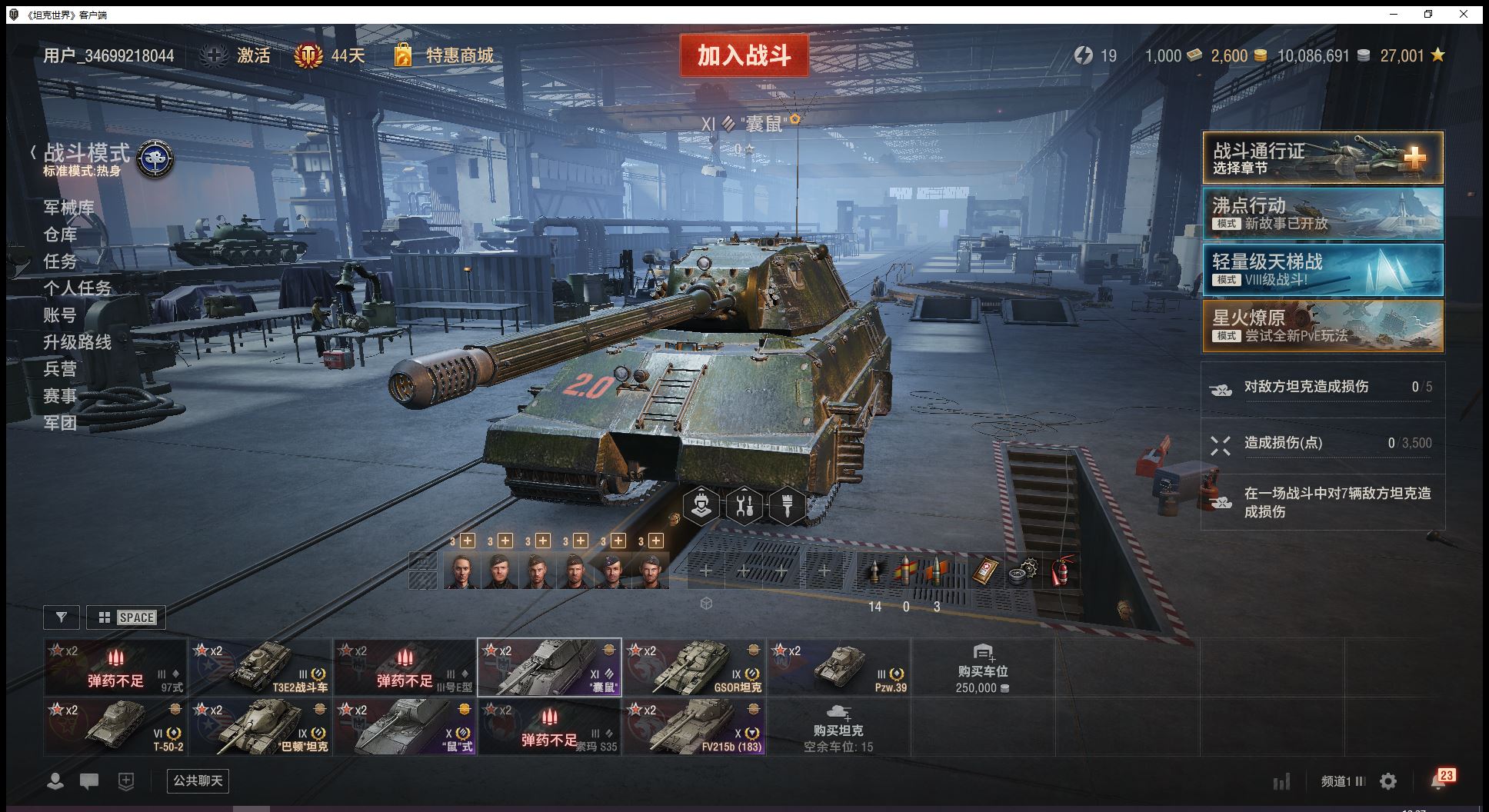Open 个人任务 personal missions
The height and width of the screenshot is (812, 1489).
point(77,288)
